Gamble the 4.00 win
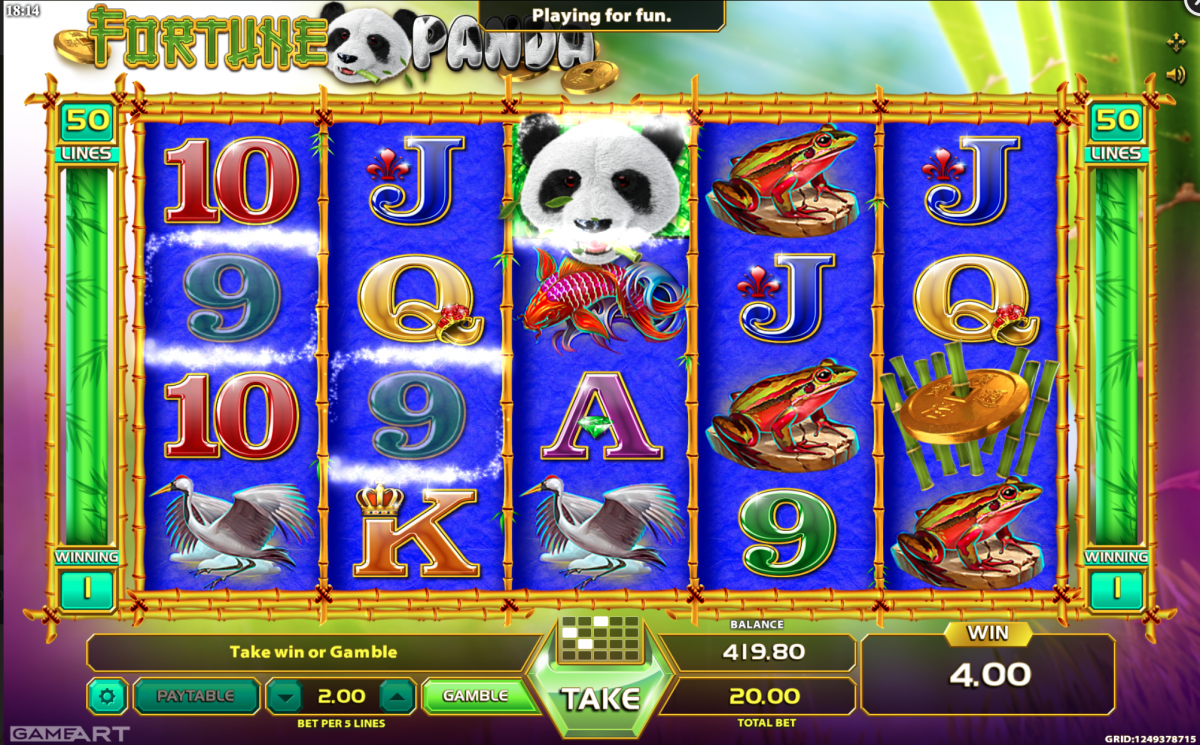Screen dimensions: 1200x745 coord(476,696)
